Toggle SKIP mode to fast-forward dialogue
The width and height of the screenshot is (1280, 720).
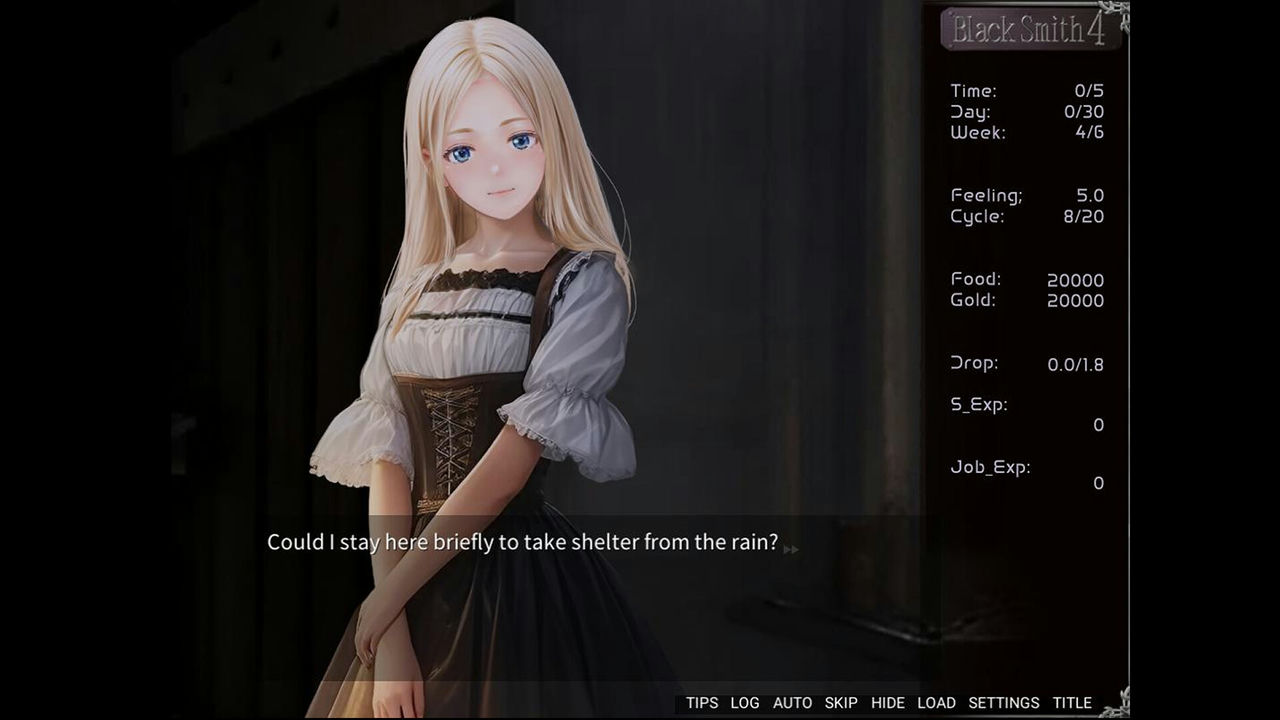841,702
